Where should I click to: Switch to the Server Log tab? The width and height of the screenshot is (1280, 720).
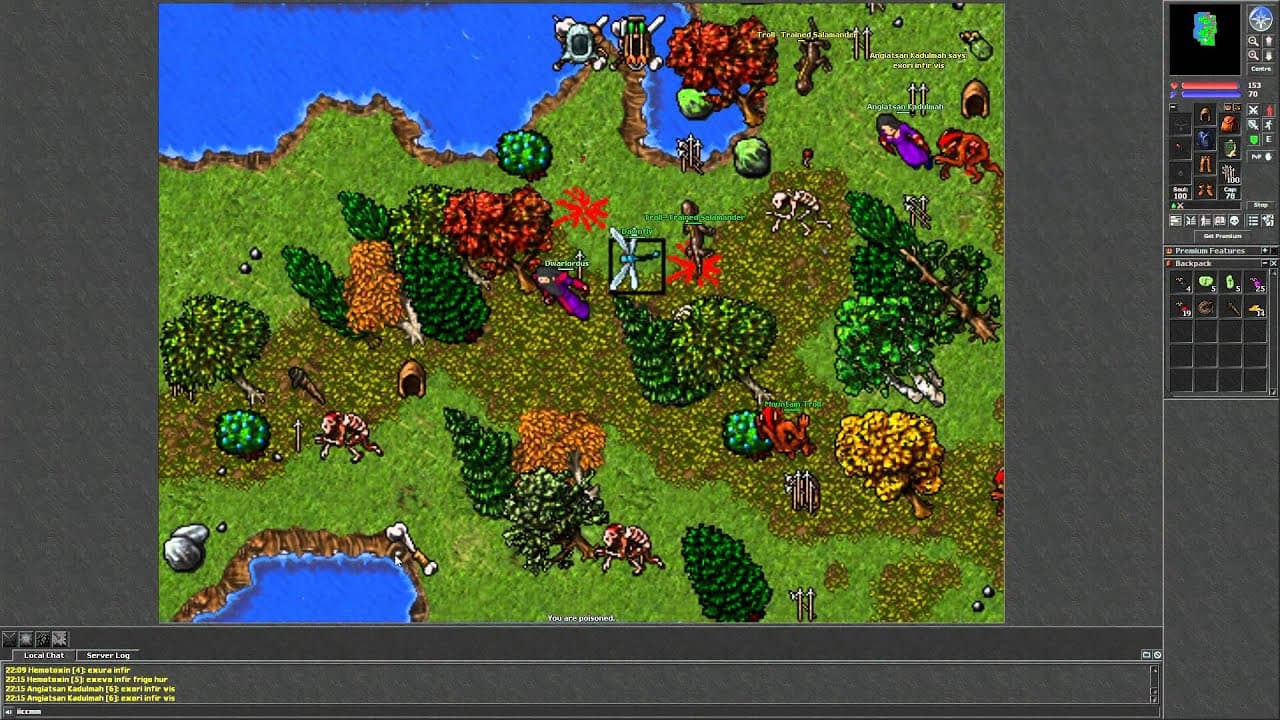107,655
